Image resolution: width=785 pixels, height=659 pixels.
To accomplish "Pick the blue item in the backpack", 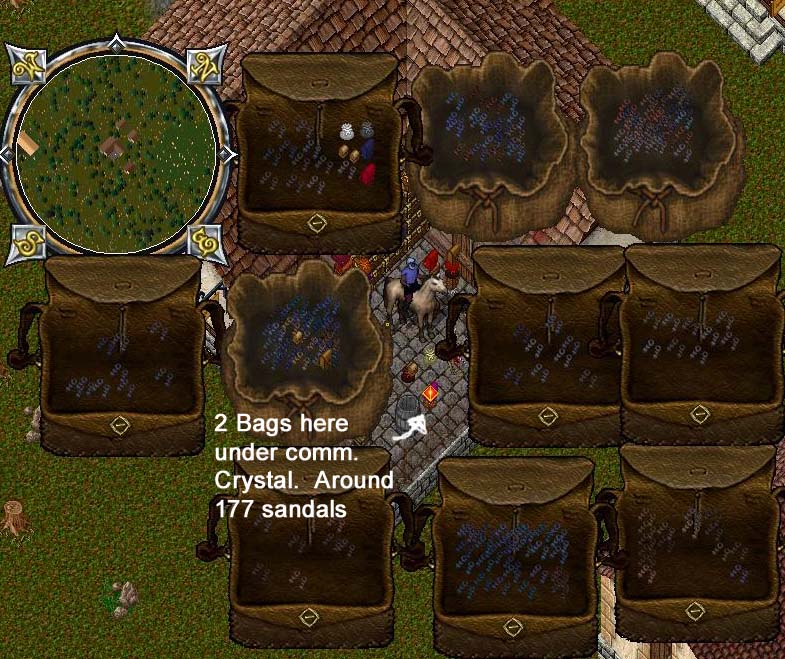I will (367, 150).
